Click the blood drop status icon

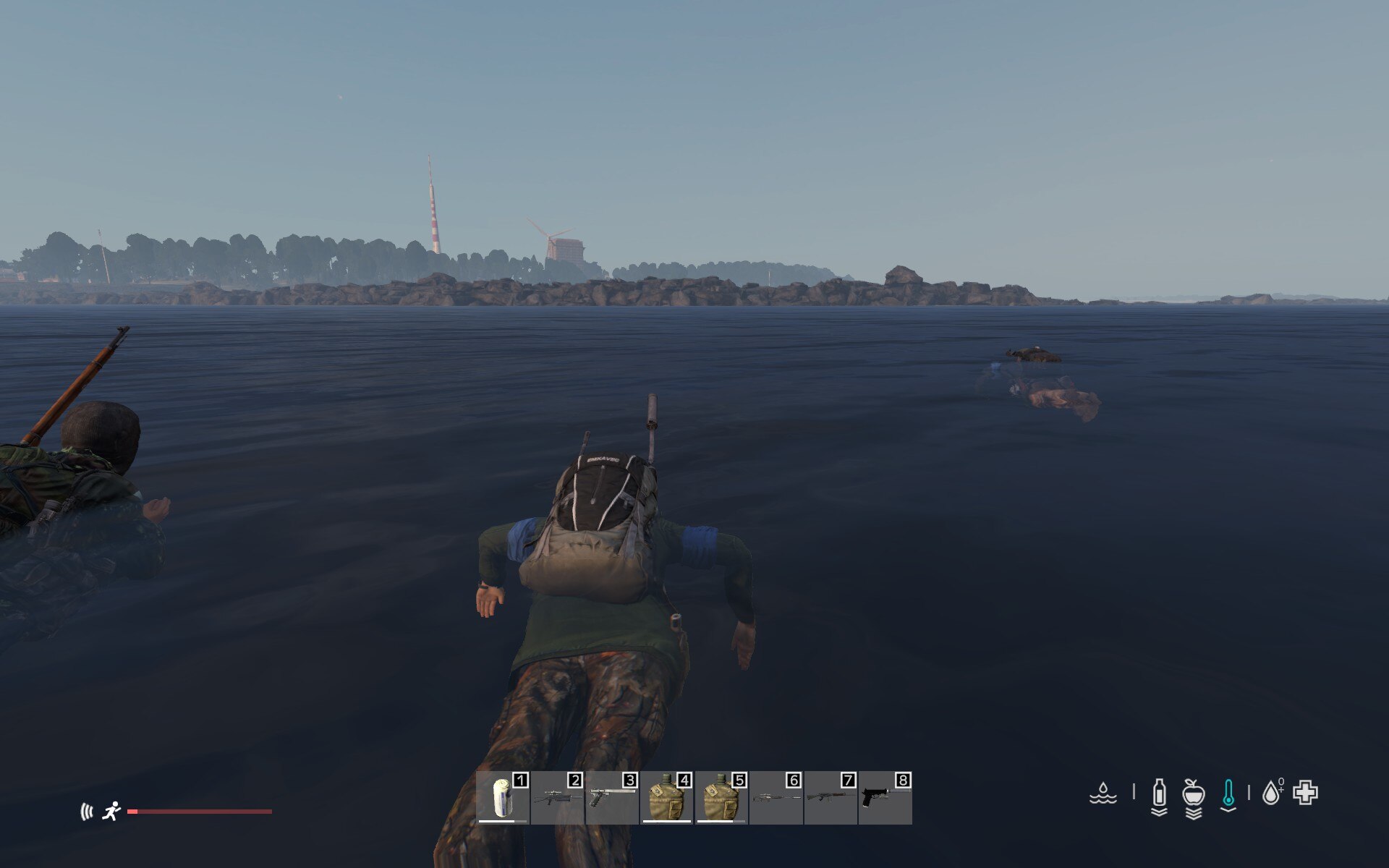1271,793
